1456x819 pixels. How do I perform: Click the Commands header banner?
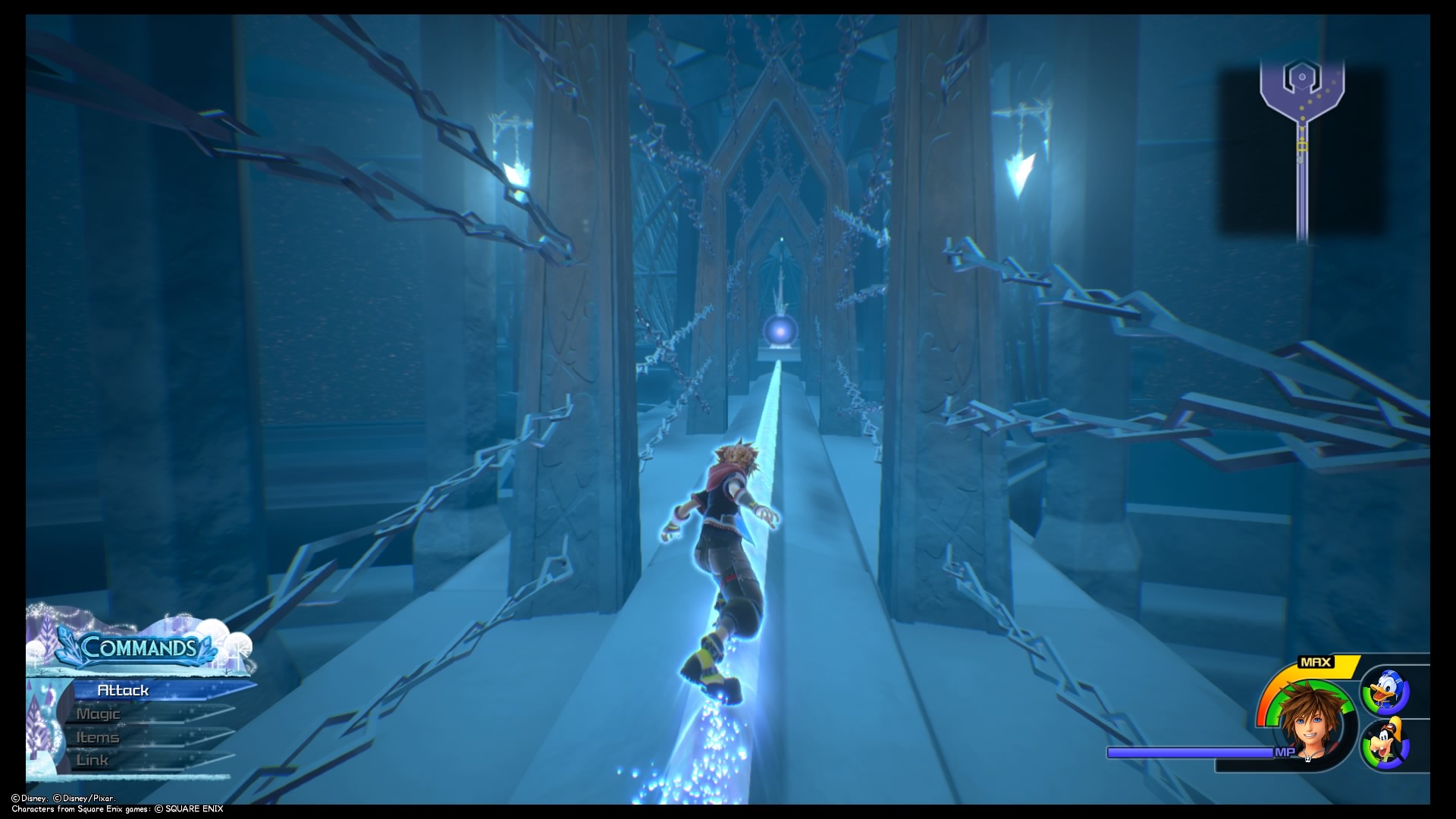139,648
